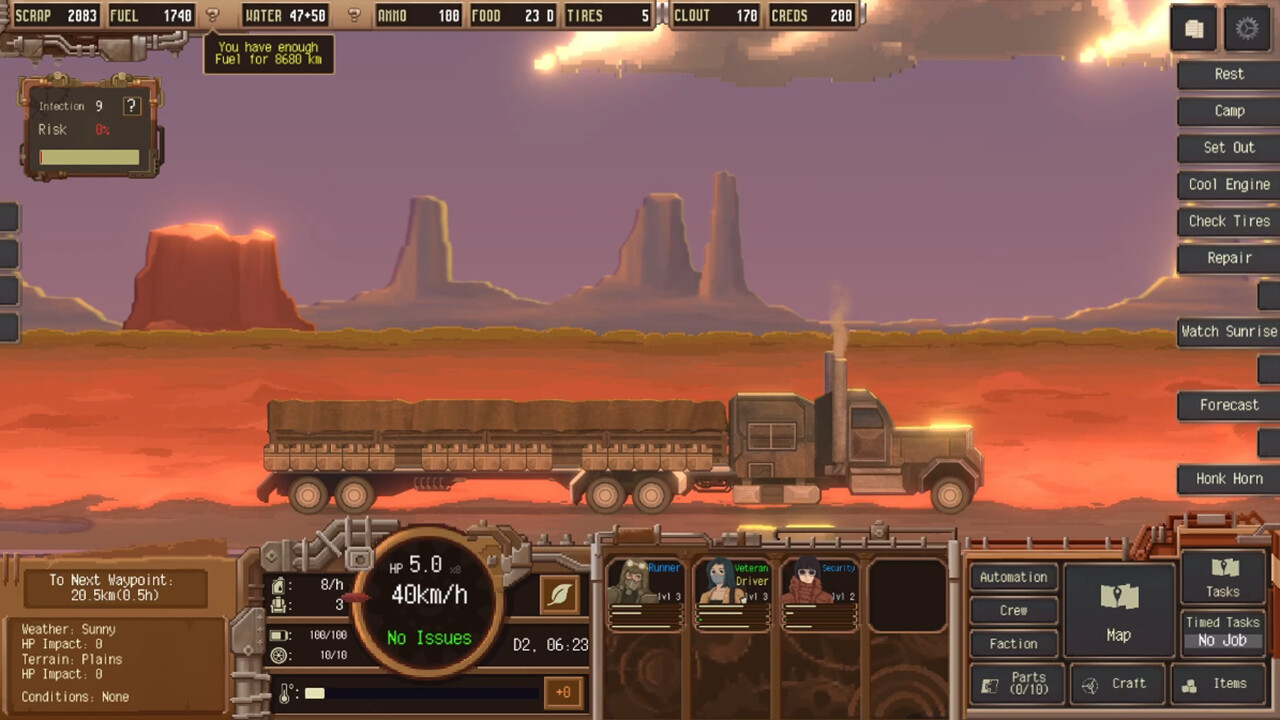Screen dimensions: 1280x720
Task: Switch to the Crew panel
Action: (1013, 610)
